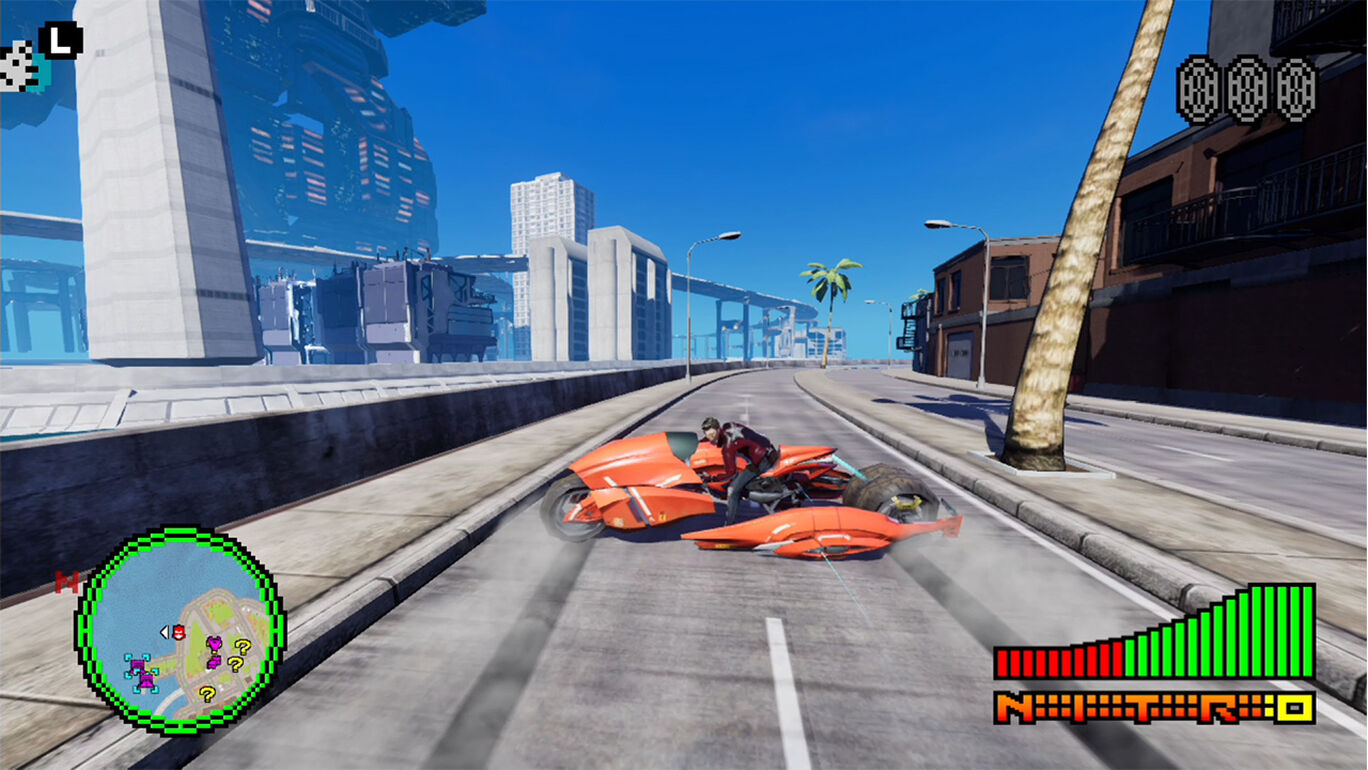Expand the circular minimap view
This screenshot has width=1368, height=770.
tap(180, 640)
